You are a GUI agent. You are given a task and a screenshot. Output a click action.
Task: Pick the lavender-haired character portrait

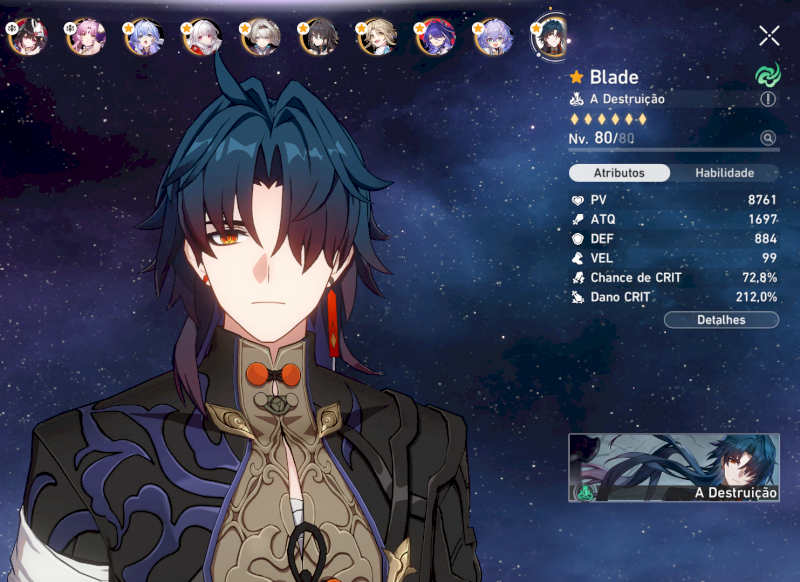(492, 37)
